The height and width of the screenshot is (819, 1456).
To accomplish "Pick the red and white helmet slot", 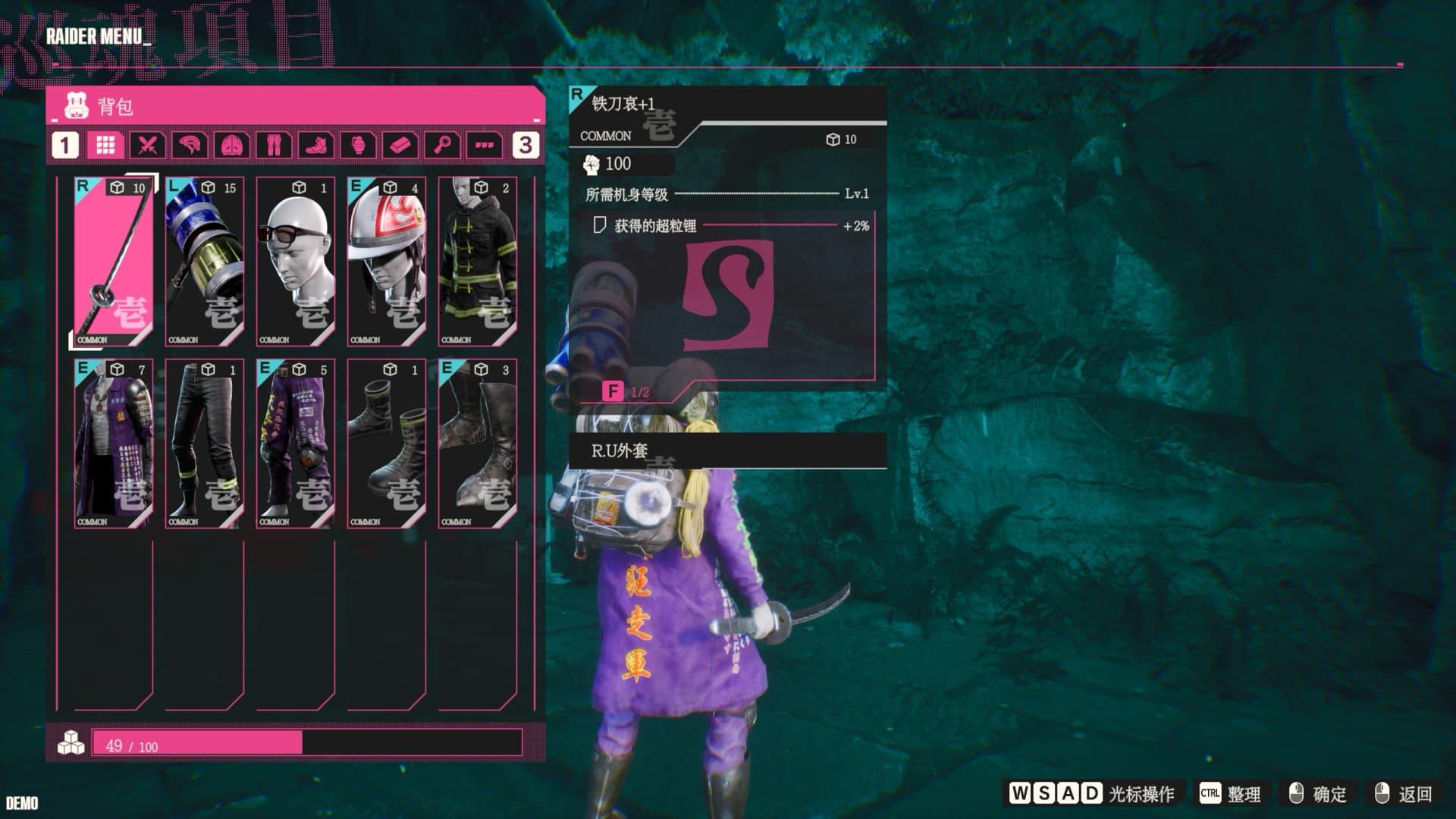I will (387, 262).
